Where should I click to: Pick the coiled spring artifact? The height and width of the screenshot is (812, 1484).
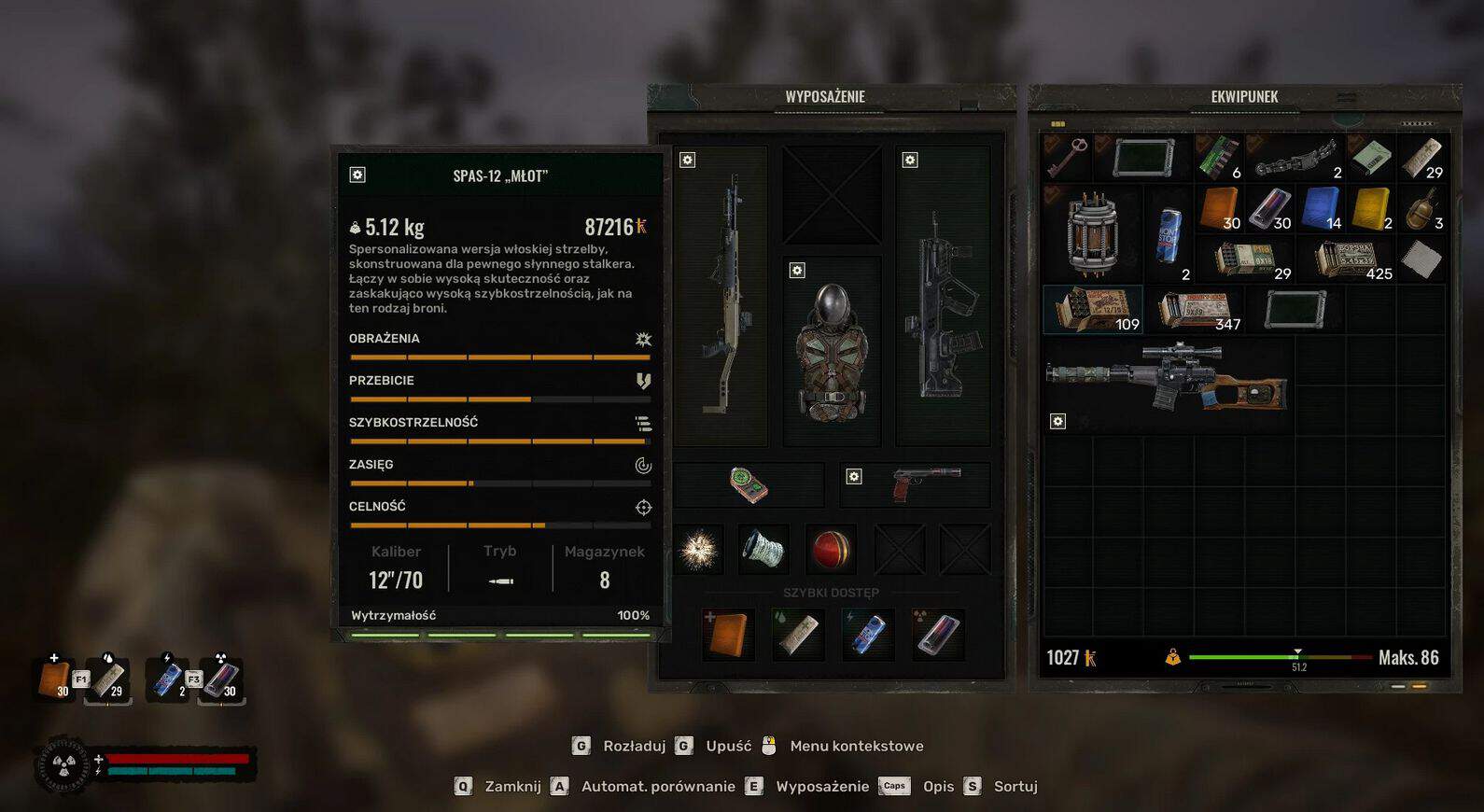click(x=763, y=549)
